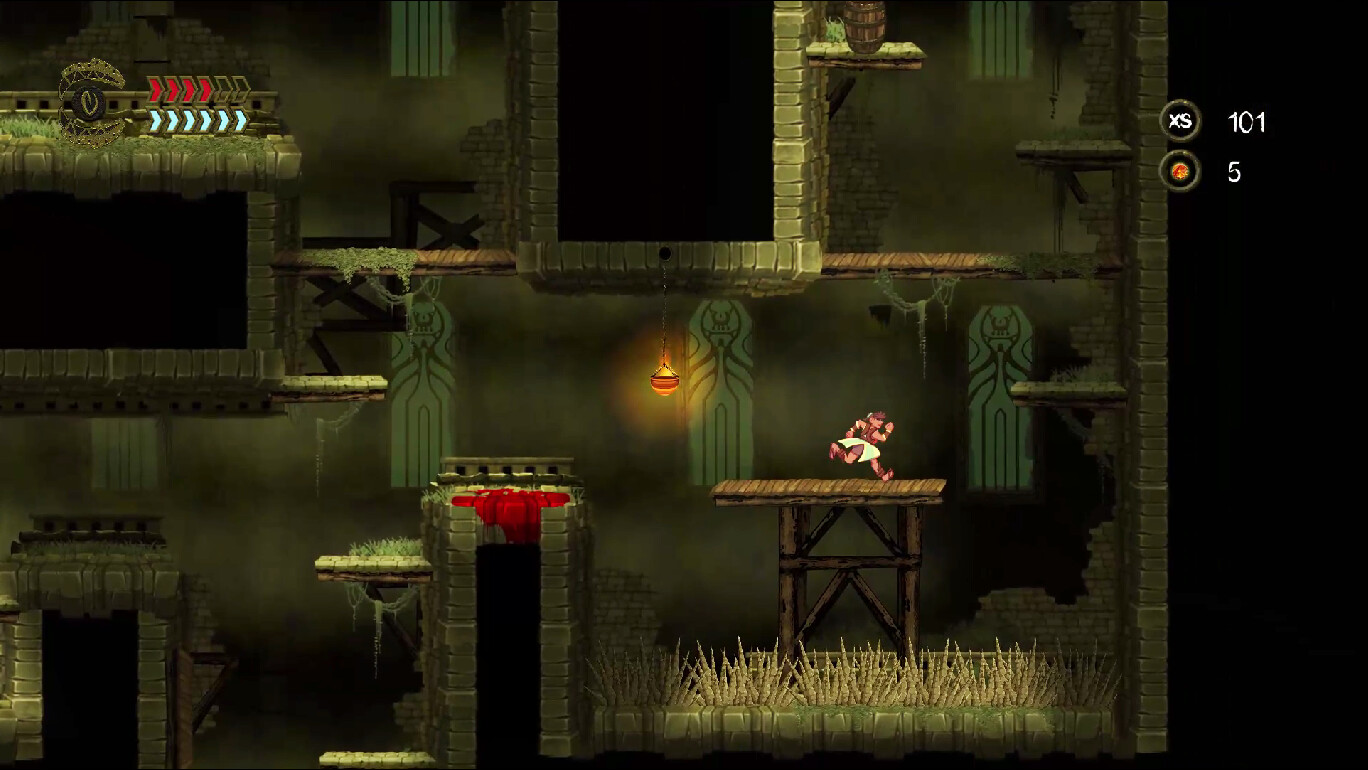Click the dark eye medallion inside the amulet
The width and height of the screenshot is (1368, 770).
point(88,105)
